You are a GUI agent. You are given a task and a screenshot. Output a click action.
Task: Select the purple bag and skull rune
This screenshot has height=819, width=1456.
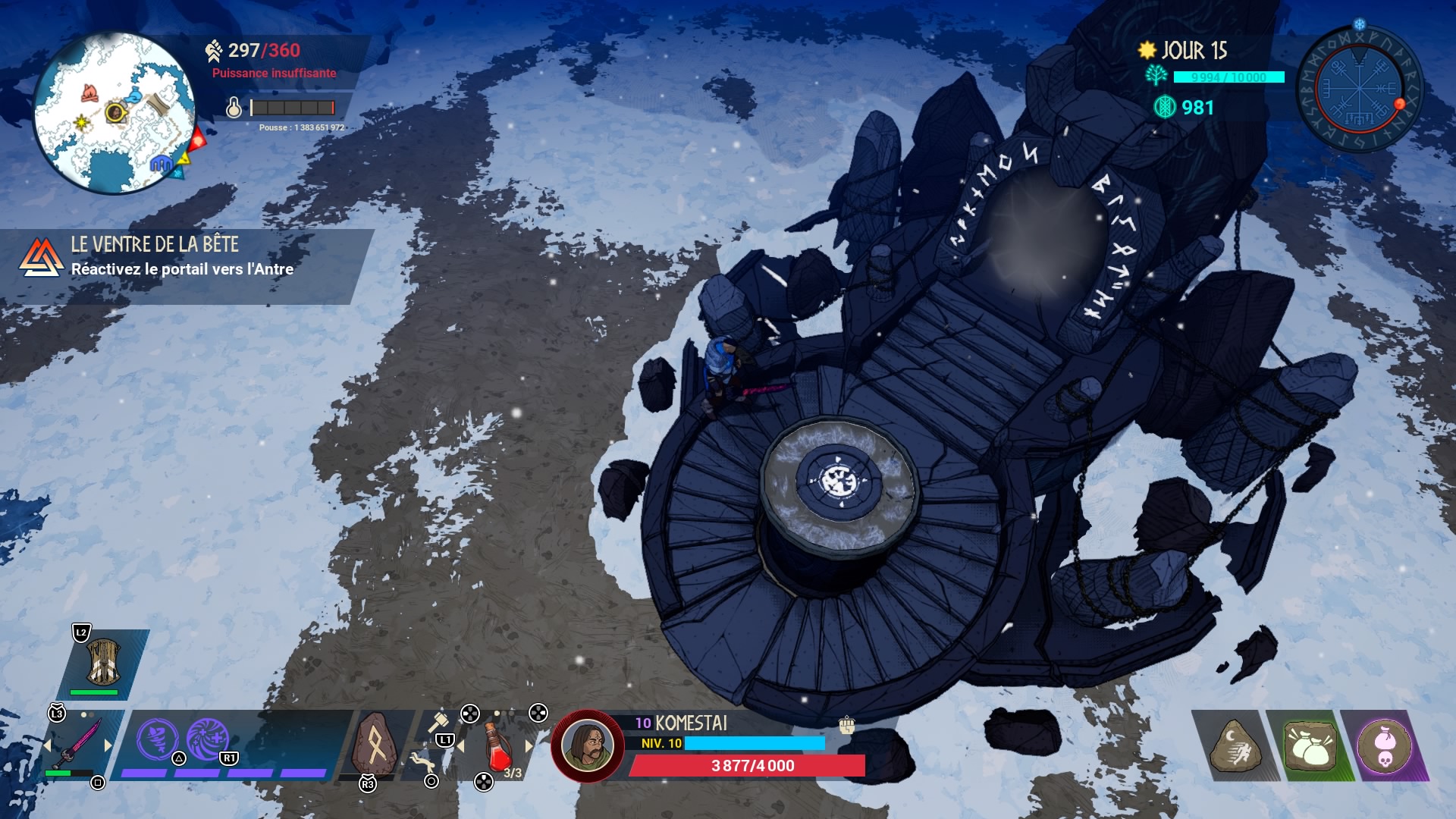coord(1384,746)
